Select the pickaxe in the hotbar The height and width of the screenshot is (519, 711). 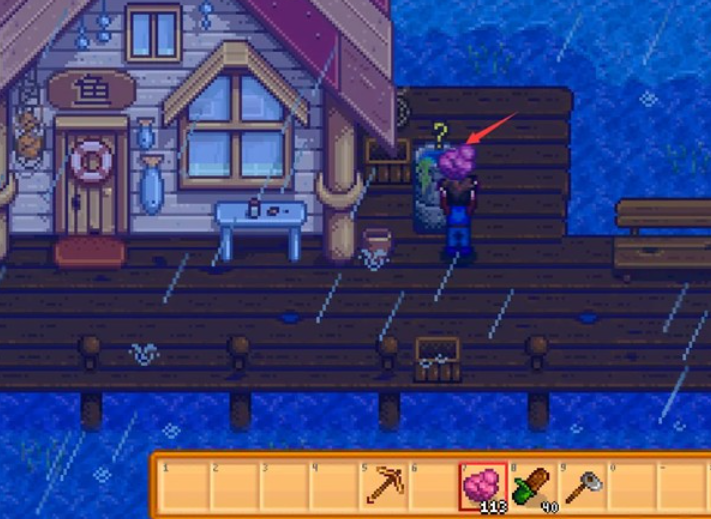pos(383,487)
